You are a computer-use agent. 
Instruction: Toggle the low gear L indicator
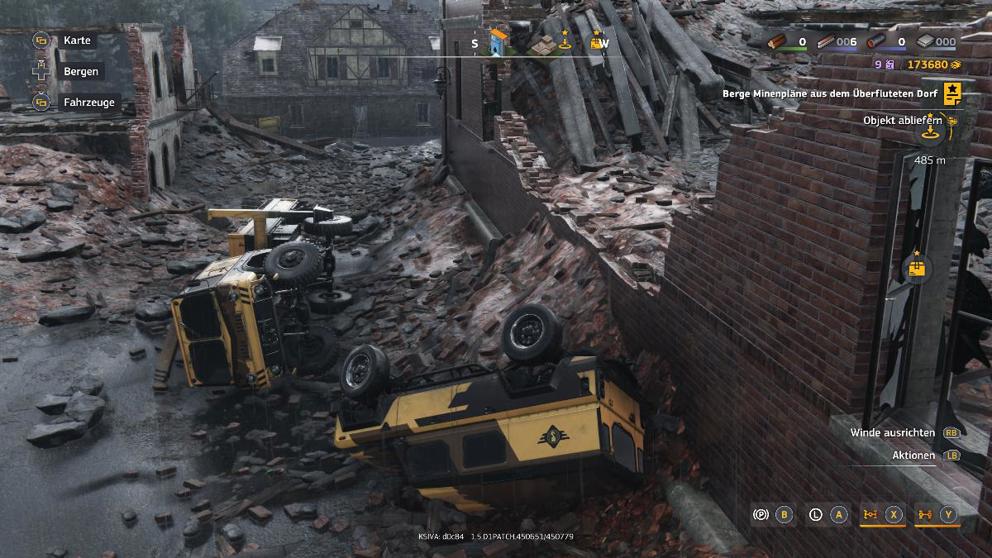pos(816,515)
